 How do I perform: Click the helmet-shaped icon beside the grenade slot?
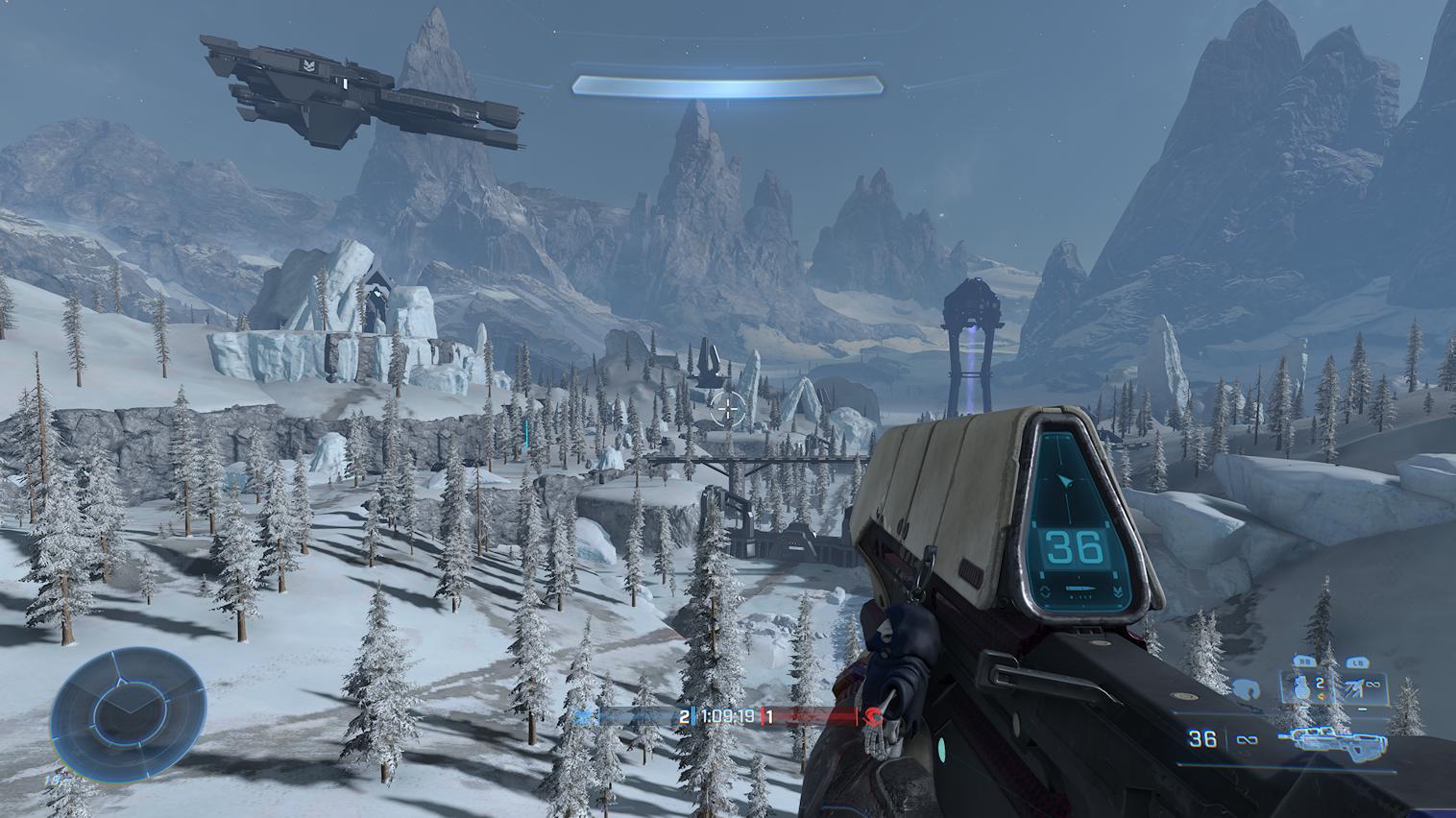pos(1247,688)
